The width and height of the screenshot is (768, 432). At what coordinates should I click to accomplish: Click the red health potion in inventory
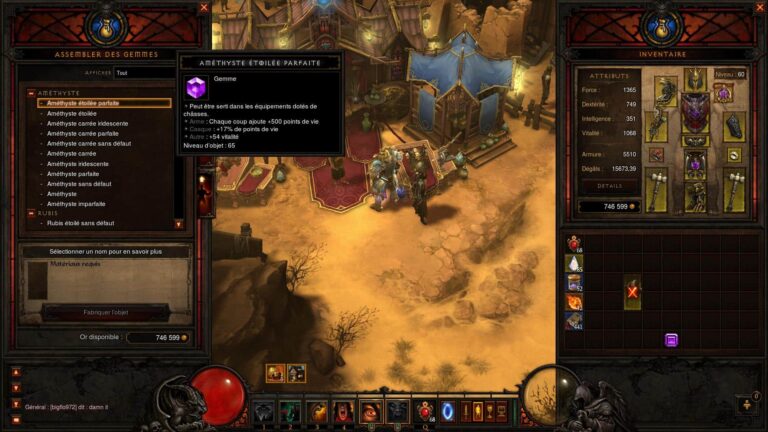(574, 243)
